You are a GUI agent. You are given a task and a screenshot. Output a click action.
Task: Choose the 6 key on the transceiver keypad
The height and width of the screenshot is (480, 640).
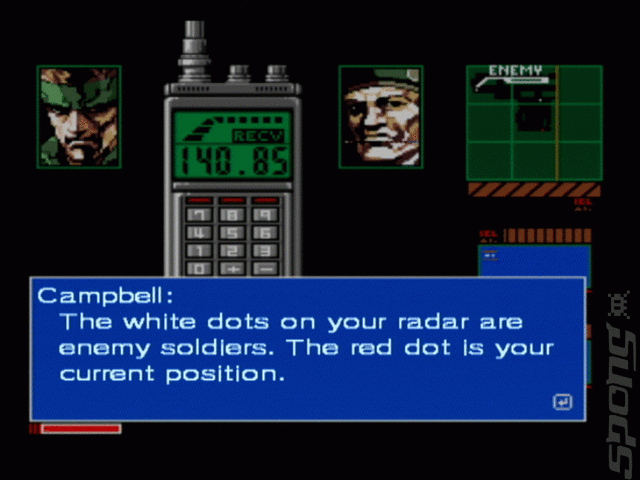click(x=264, y=234)
